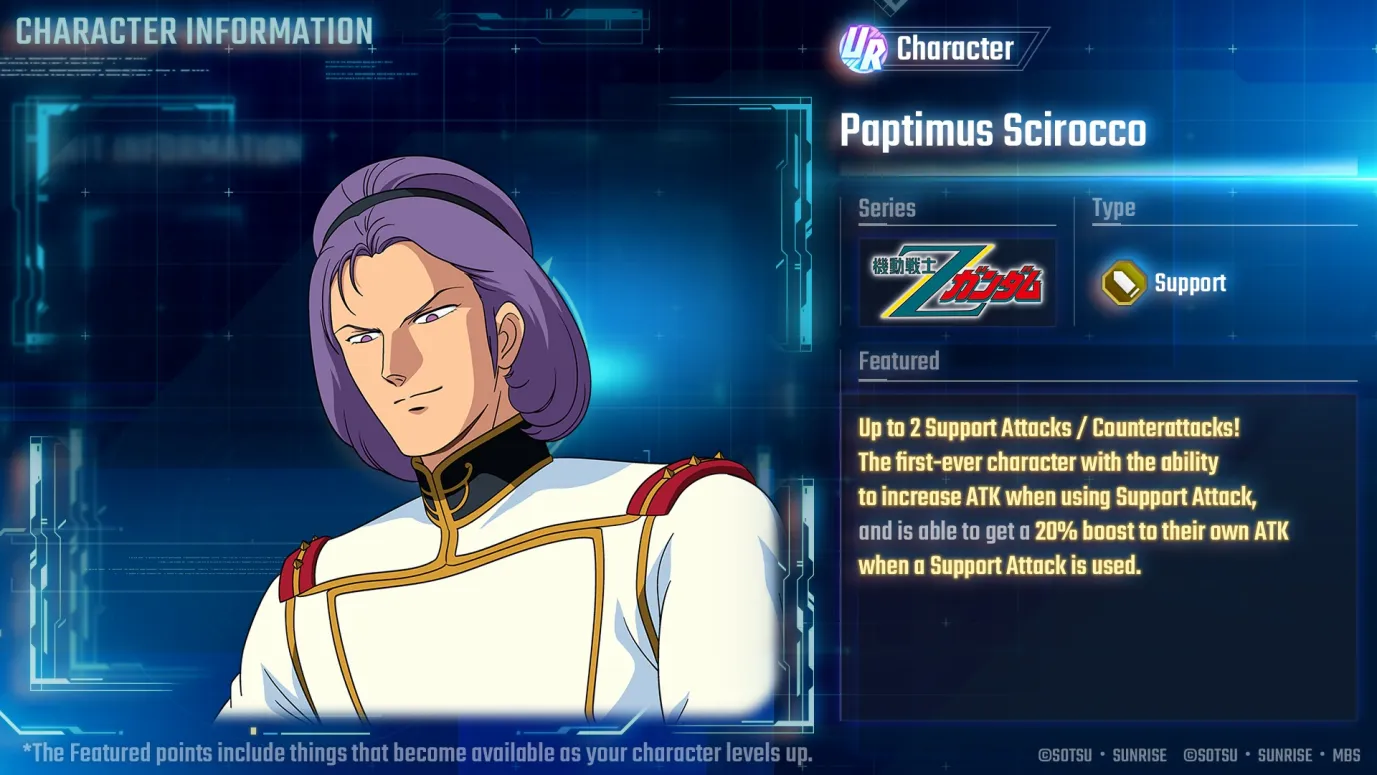Click the CHARACTER INFORMATION header

tap(190, 30)
